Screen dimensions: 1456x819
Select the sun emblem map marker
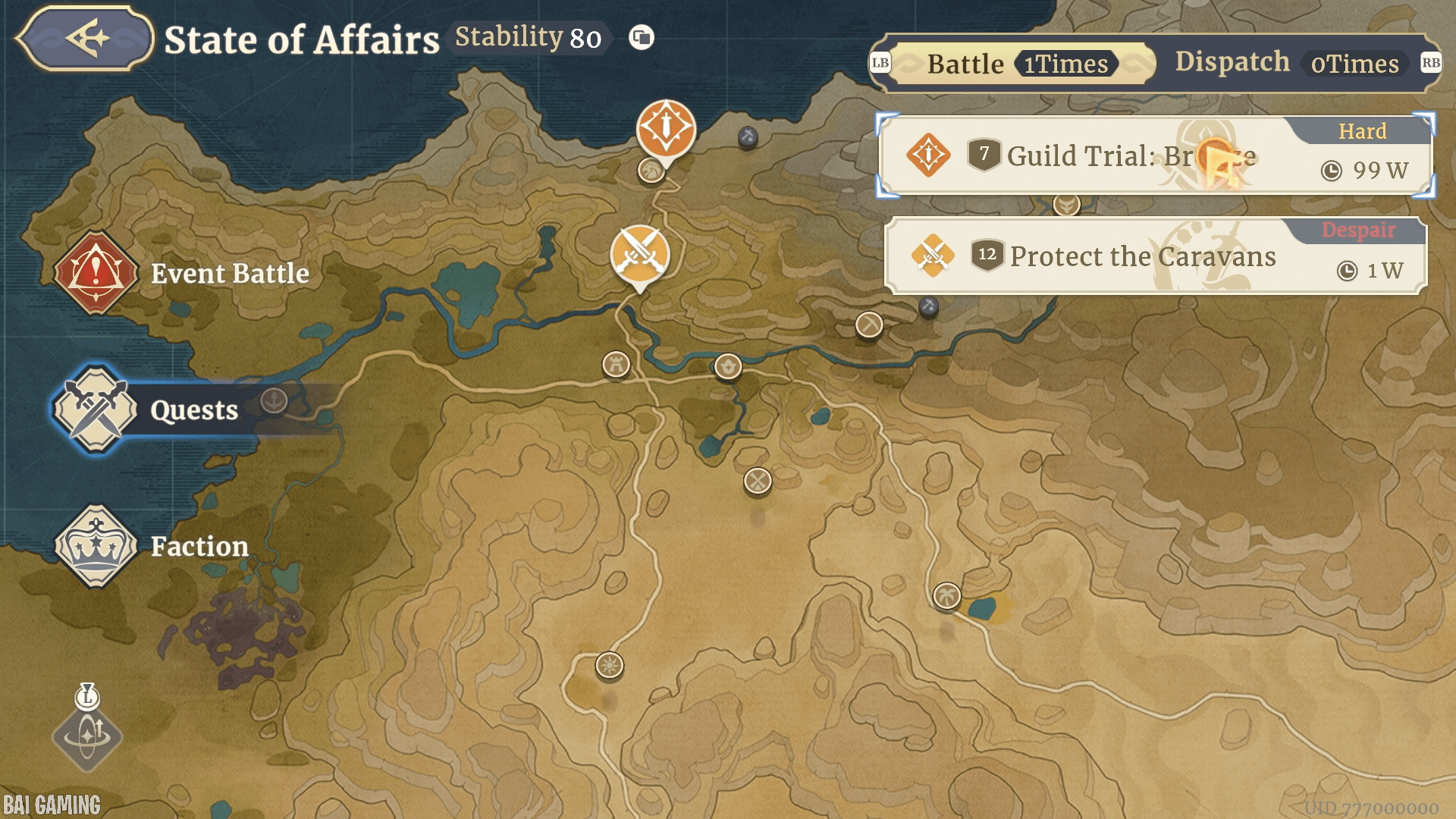[609, 666]
